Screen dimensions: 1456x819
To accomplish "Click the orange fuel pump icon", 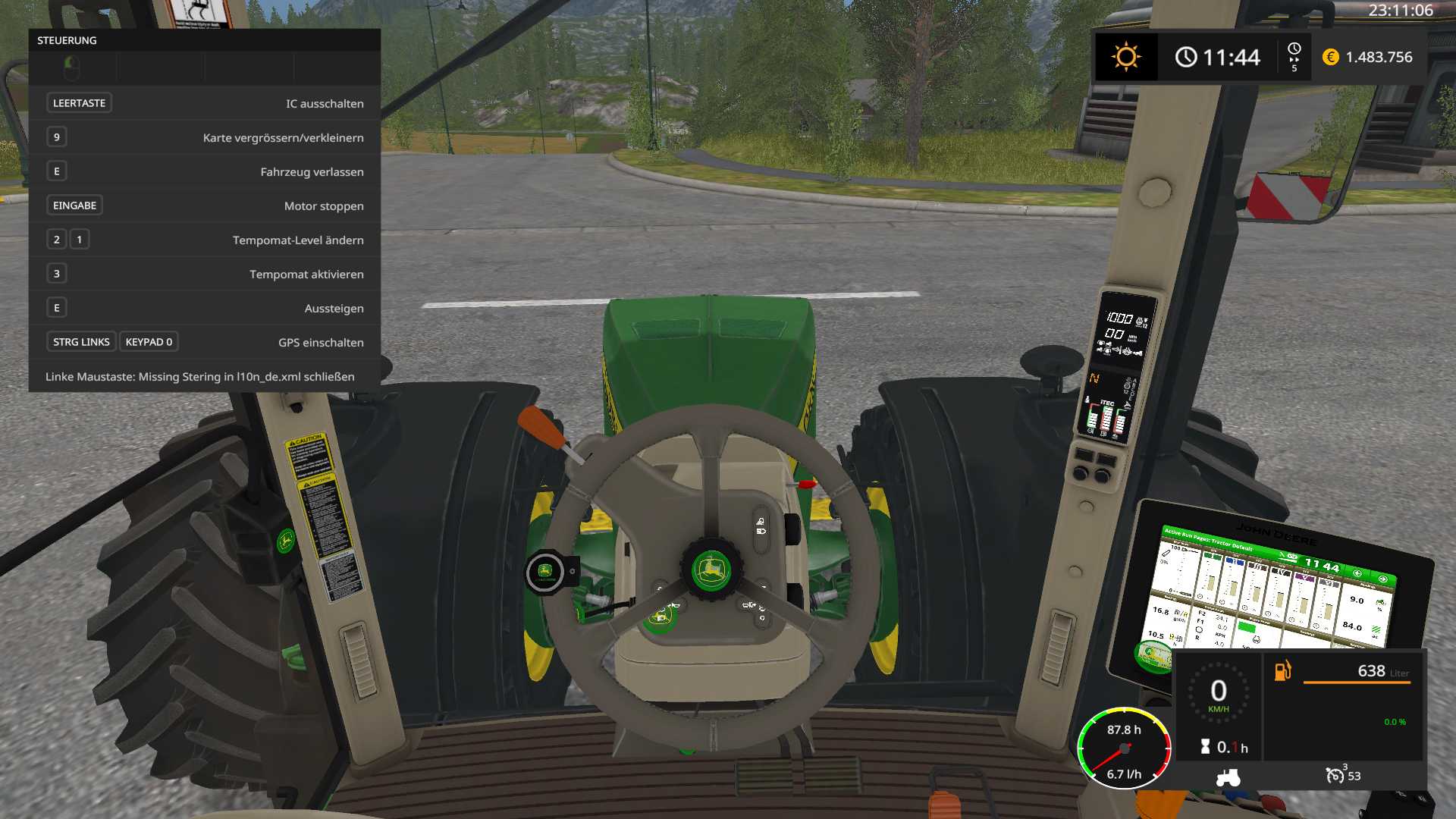I will point(1282,670).
